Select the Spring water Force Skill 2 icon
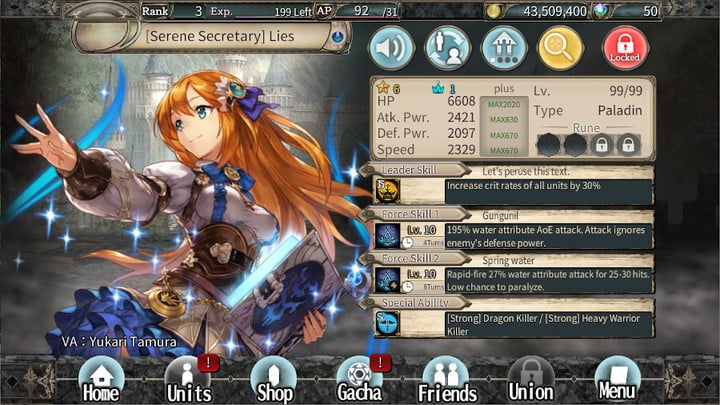 tap(387, 279)
